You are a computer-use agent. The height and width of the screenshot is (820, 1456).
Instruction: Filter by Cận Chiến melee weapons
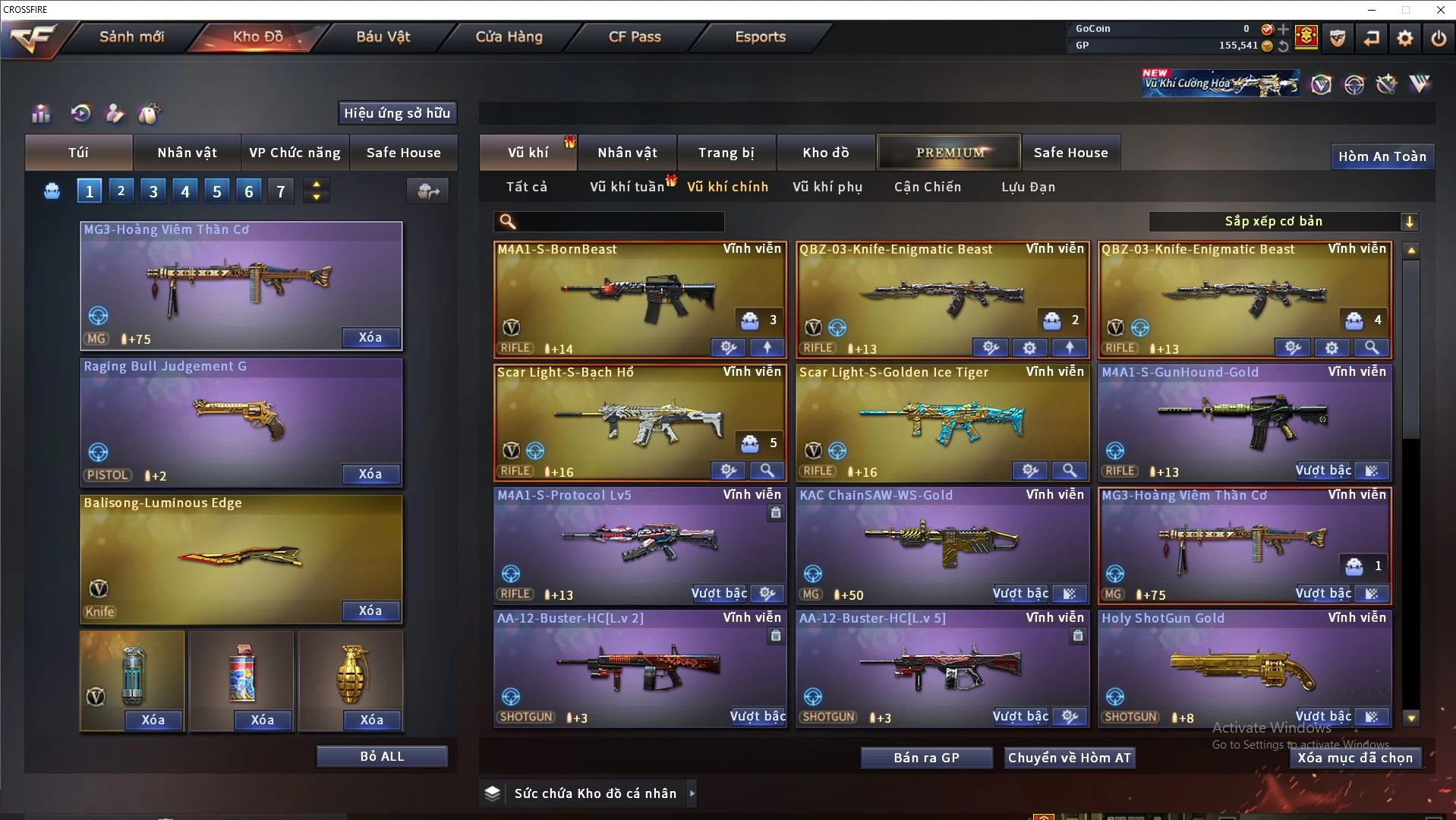click(x=927, y=187)
